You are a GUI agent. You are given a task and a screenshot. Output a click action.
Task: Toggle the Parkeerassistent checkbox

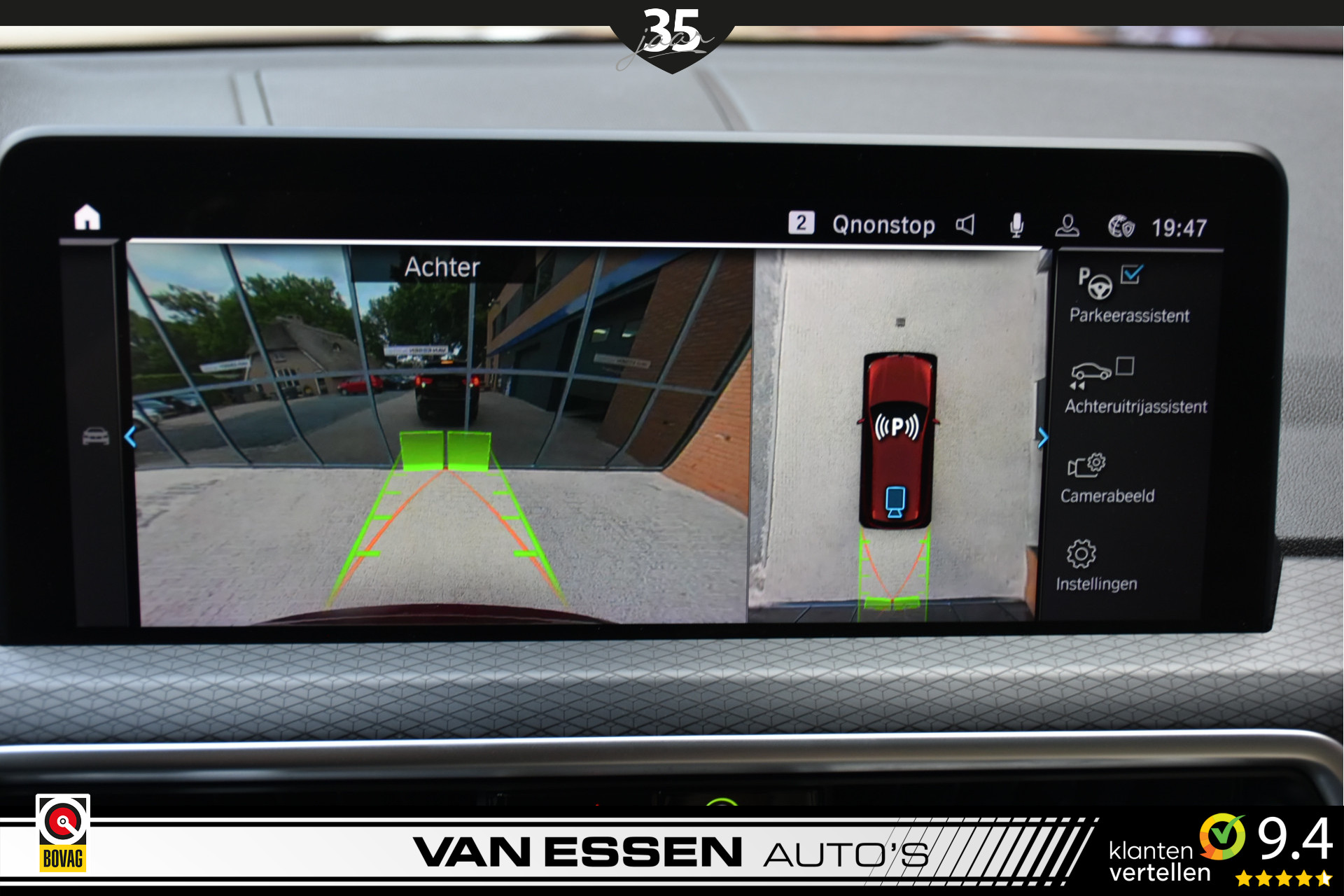[x=1131, y=274]
